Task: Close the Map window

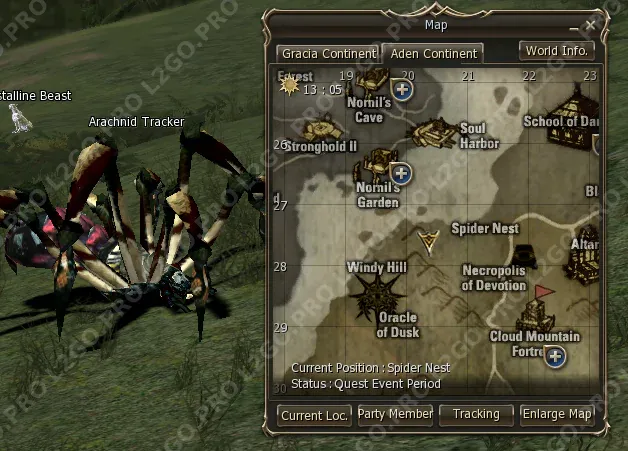Action: pyautogui.click(x=591, y=24)
